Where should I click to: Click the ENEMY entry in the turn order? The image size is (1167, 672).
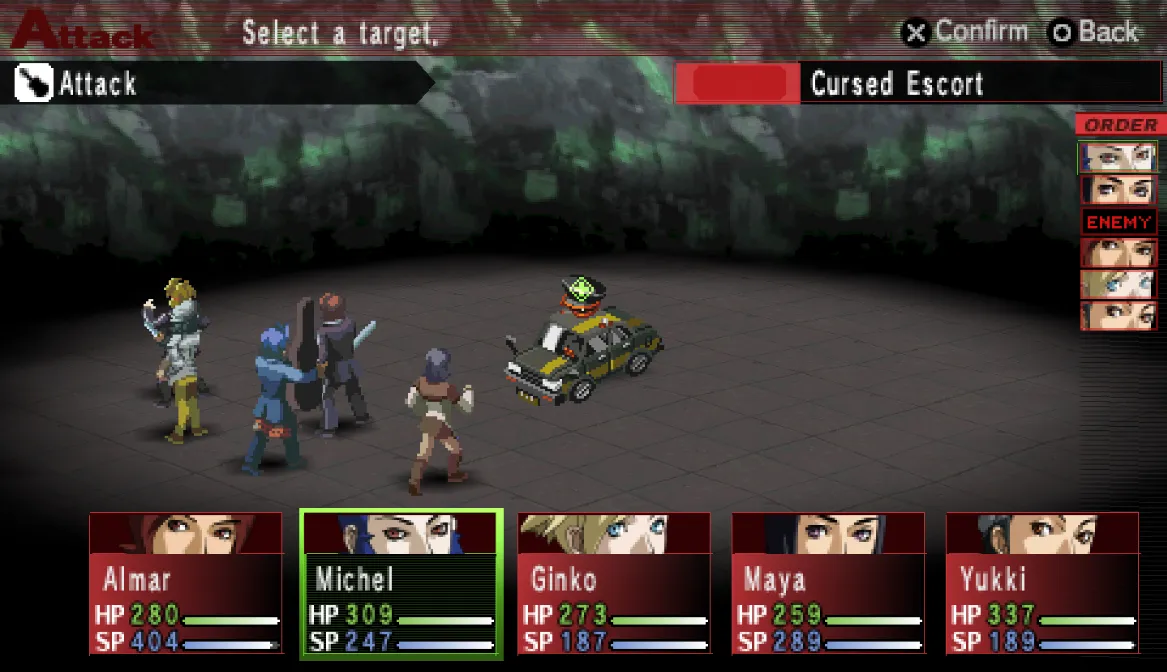(1119, 222)
